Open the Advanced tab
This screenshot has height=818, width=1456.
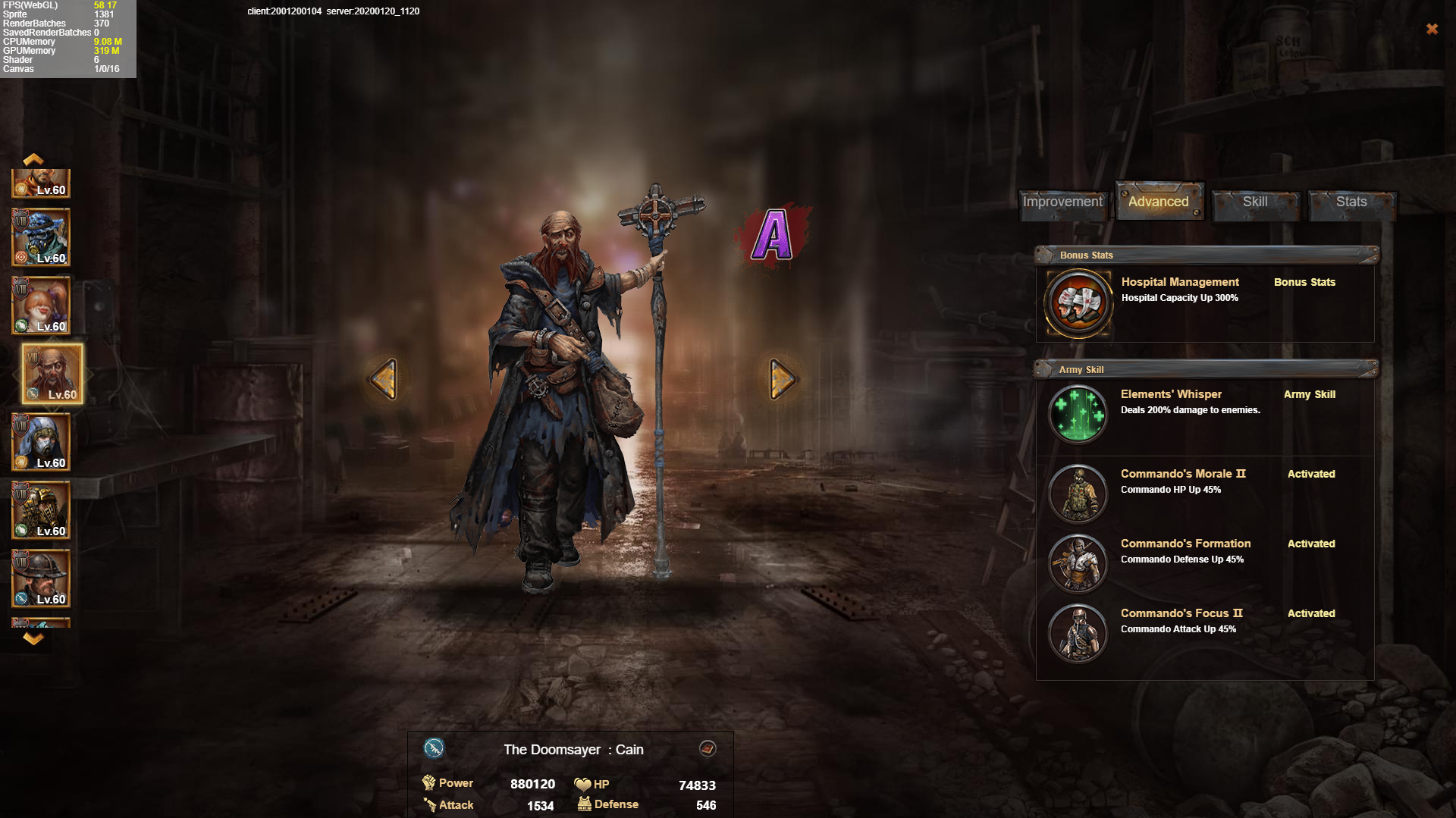click(1159, 202)
